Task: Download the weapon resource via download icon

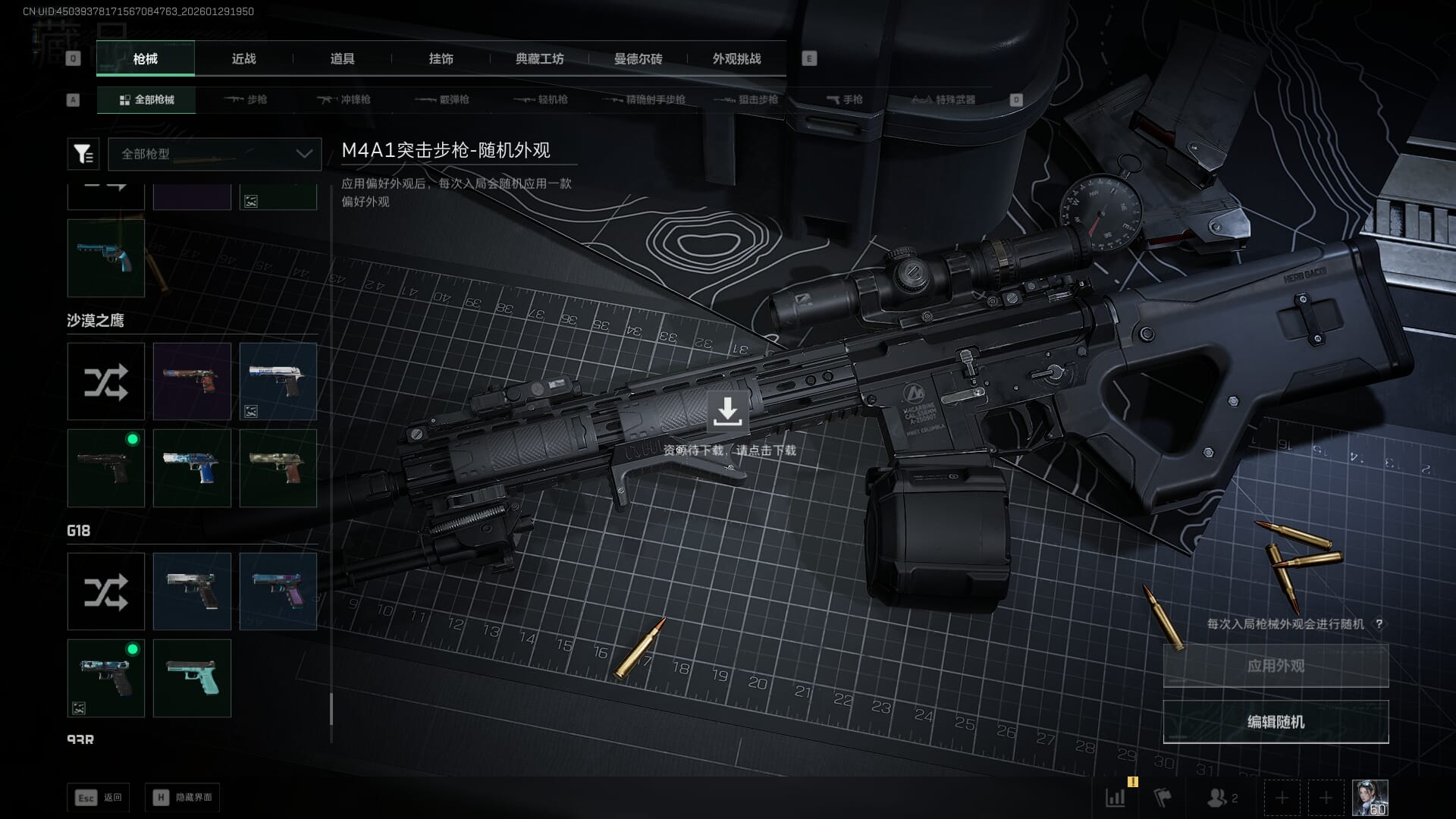Action: [727, 412]
